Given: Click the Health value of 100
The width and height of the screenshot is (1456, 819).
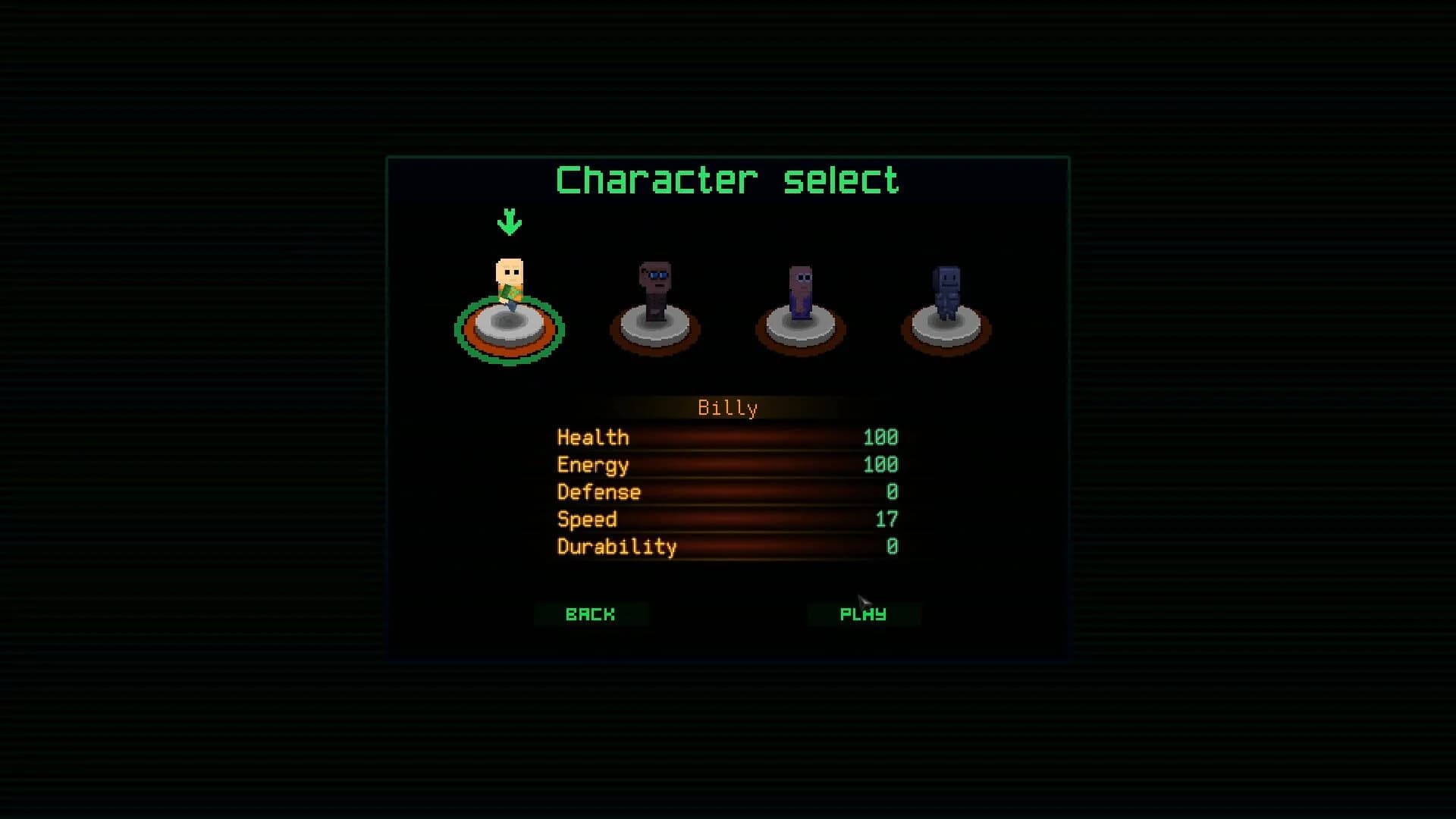Looking at the screenshot, I should (x=880, y=438).
